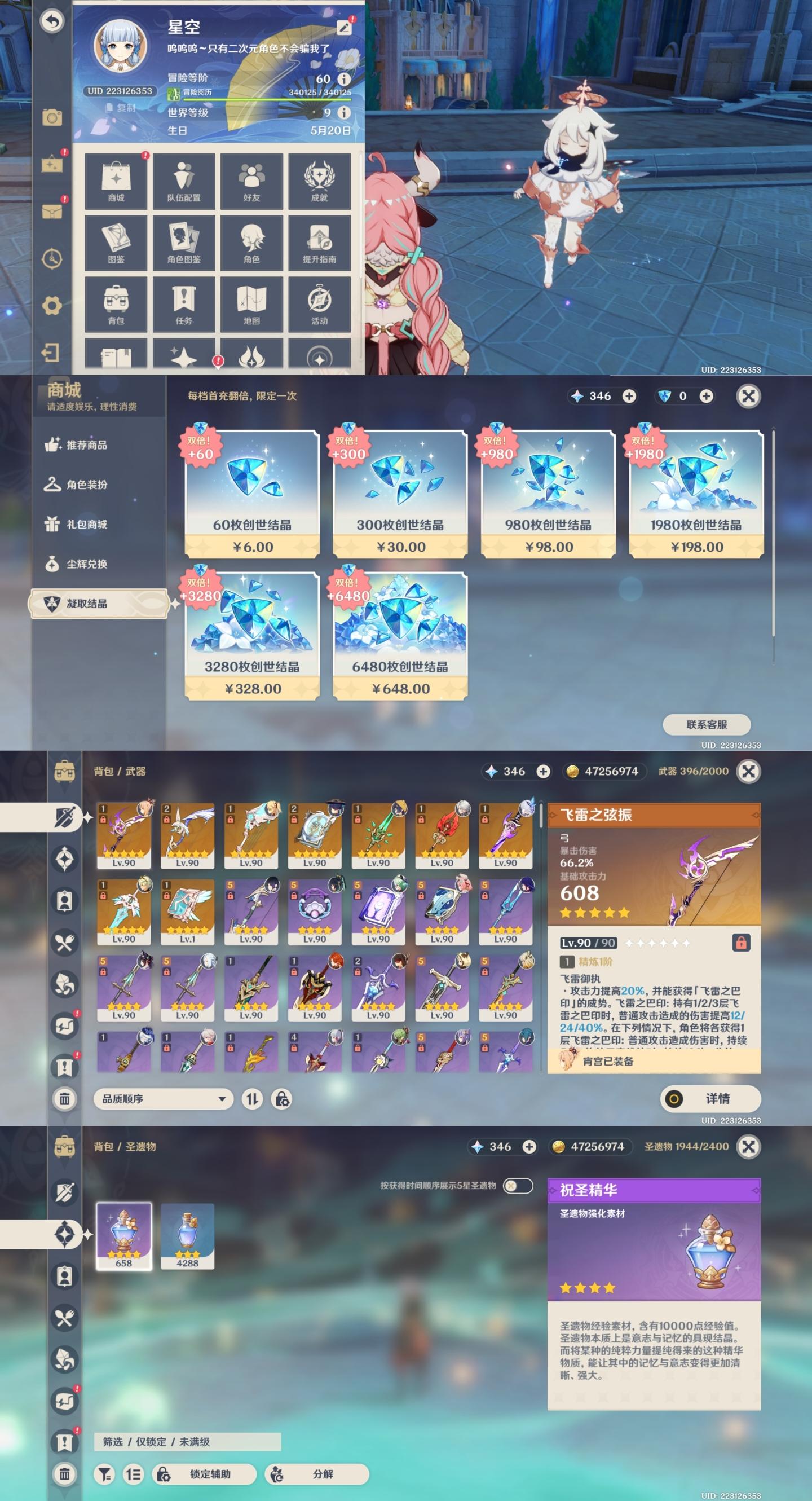View the 成就 achievements page
Screen dimensions: 812x1501
click(319, 181)
